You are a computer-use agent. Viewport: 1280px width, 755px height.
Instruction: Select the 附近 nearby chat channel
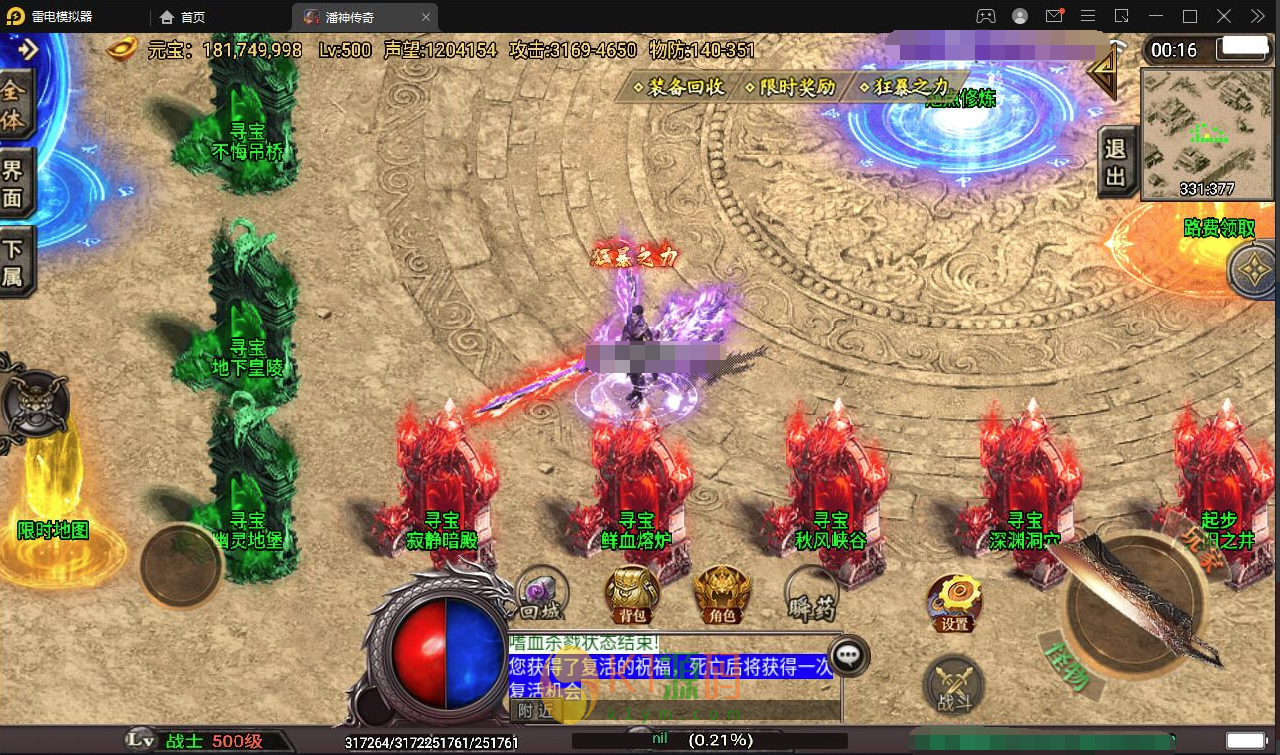tap(534, 711)
